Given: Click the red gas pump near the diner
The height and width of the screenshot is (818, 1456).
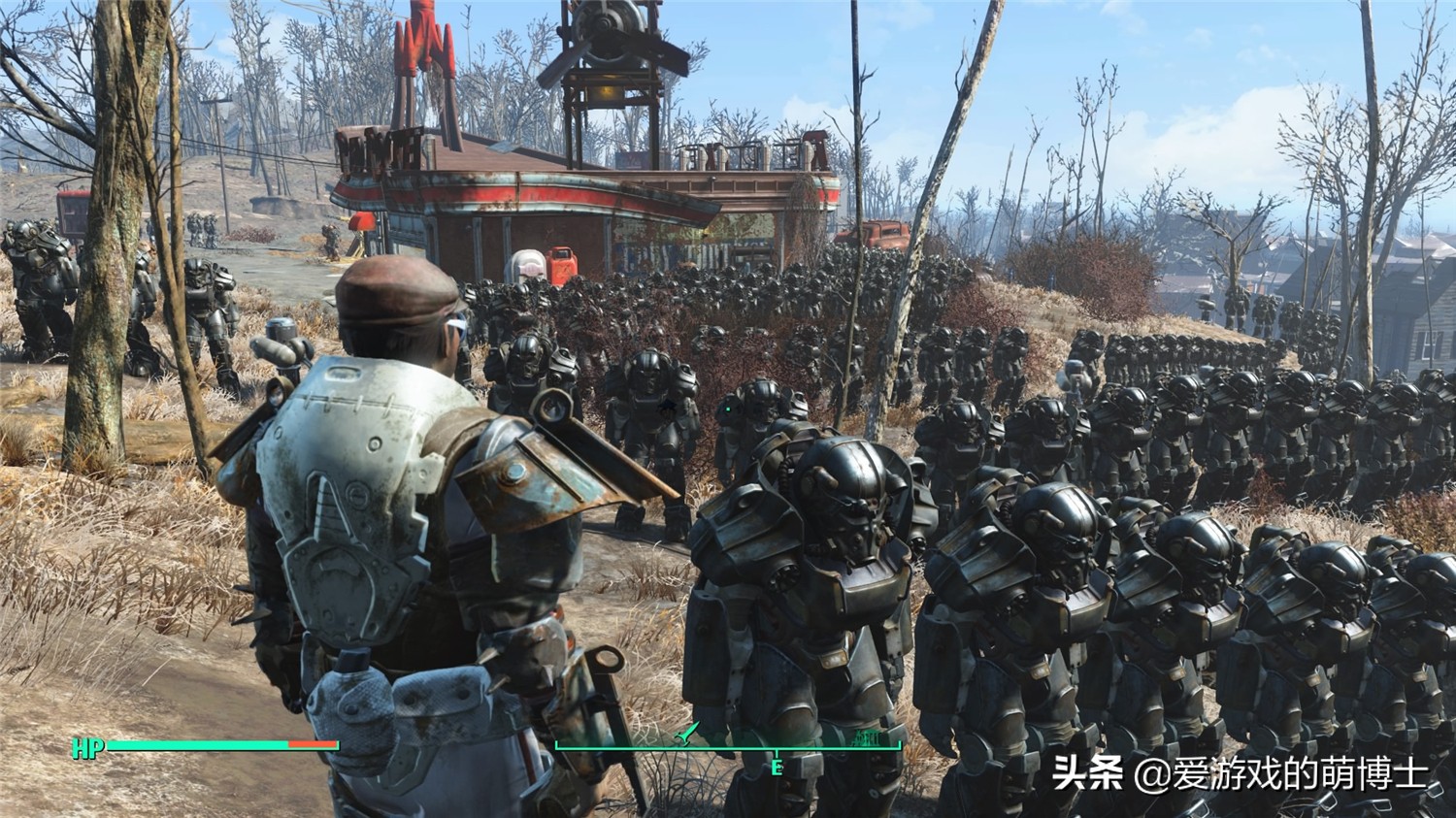Looking at the screenshot, I should (x=561, y=266).
